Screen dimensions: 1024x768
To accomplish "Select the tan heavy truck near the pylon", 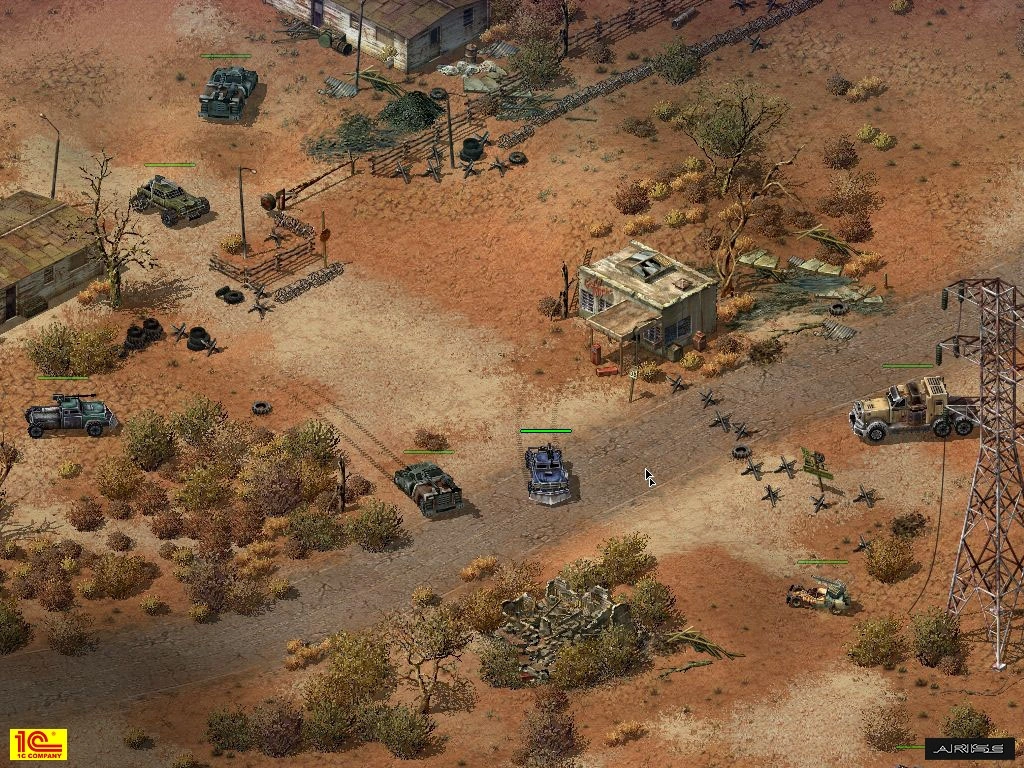I will click(911, 409).
